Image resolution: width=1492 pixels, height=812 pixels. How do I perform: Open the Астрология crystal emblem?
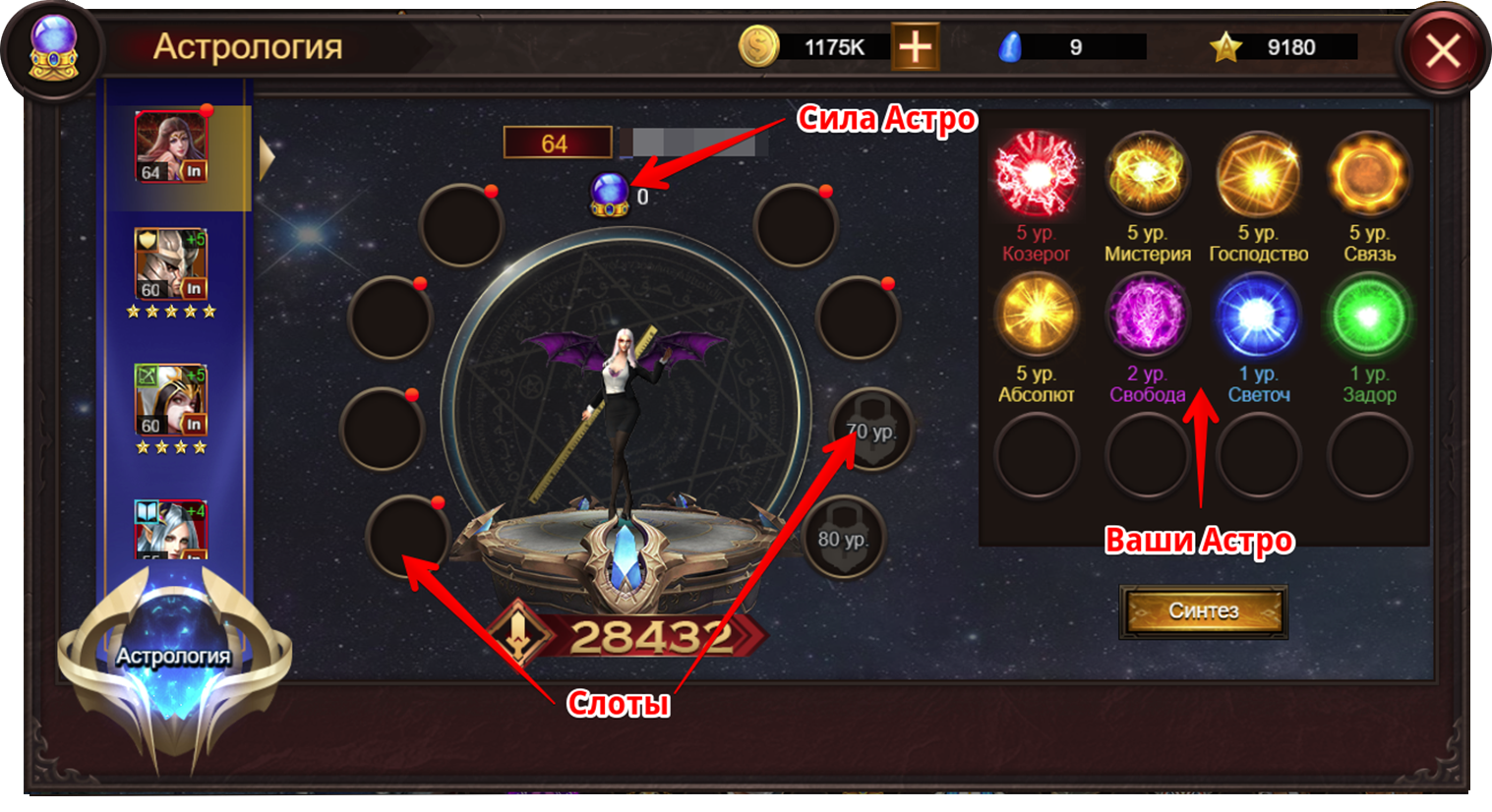click(174, 657)
